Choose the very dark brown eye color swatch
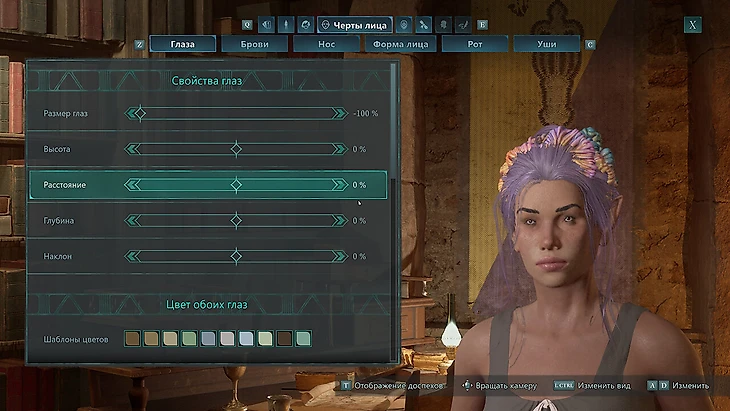The width and height of the screenshot is (730, 411). pyautogui.click(x=284, y=339)
